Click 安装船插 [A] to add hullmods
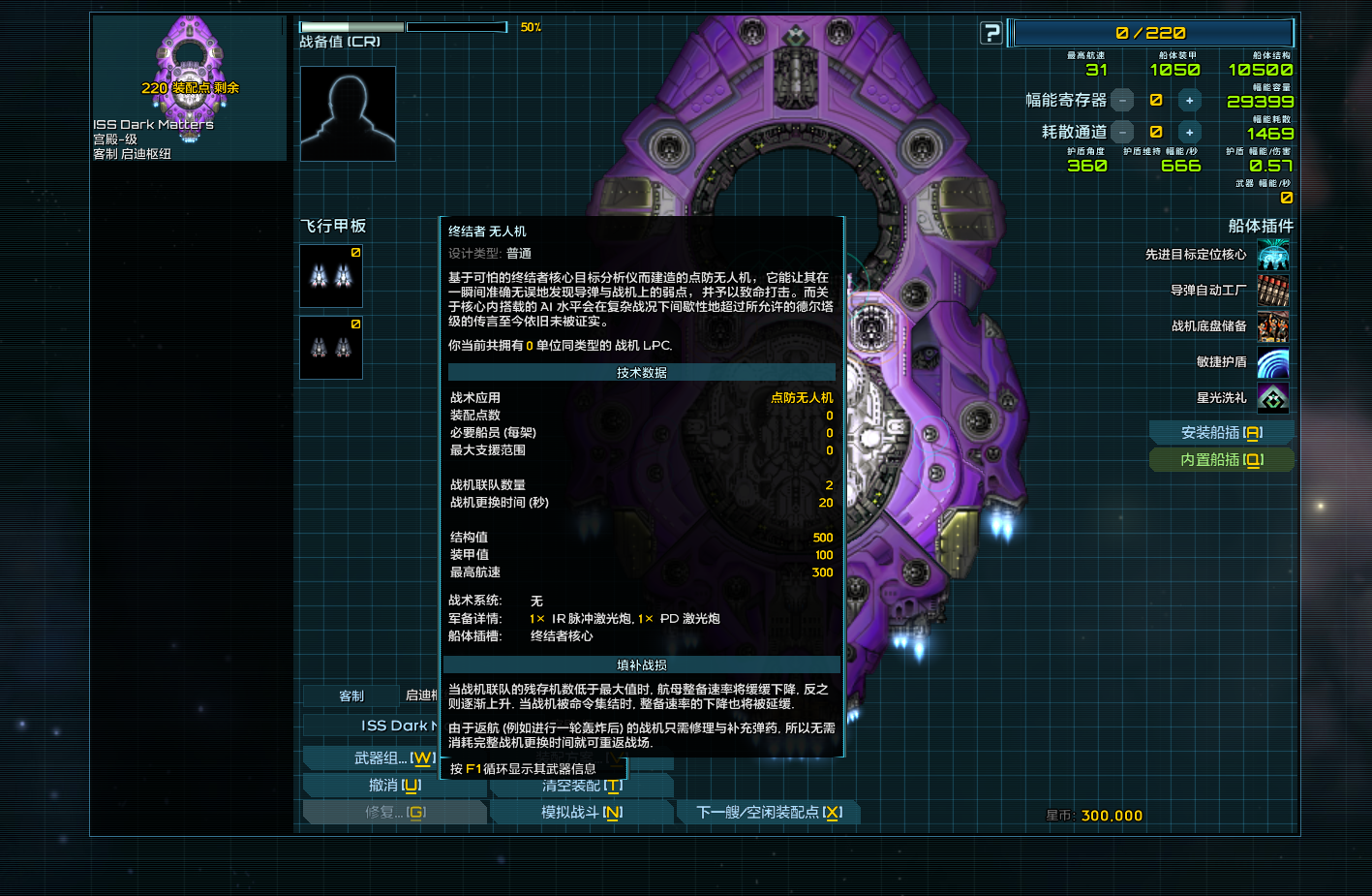The image size is (1372, 896). 1221,432
